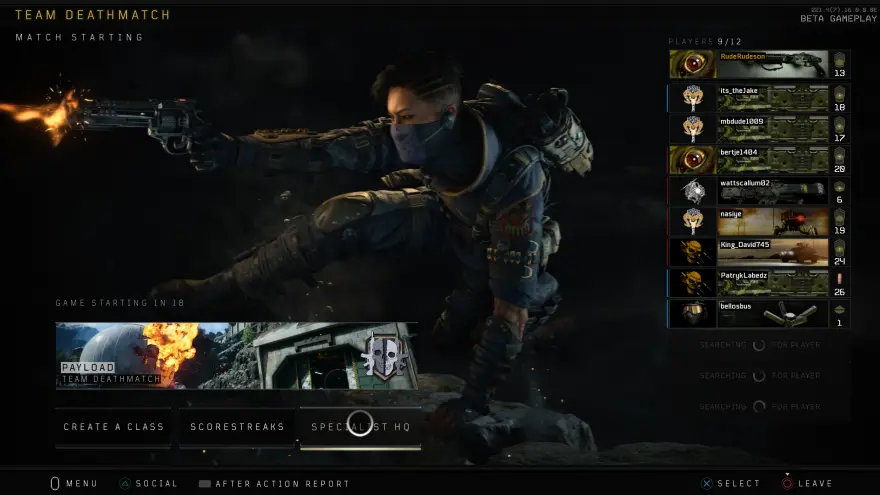880x495 pixels.
Task: Select player bellosbus in the list
Action: (x=758, y=314)
